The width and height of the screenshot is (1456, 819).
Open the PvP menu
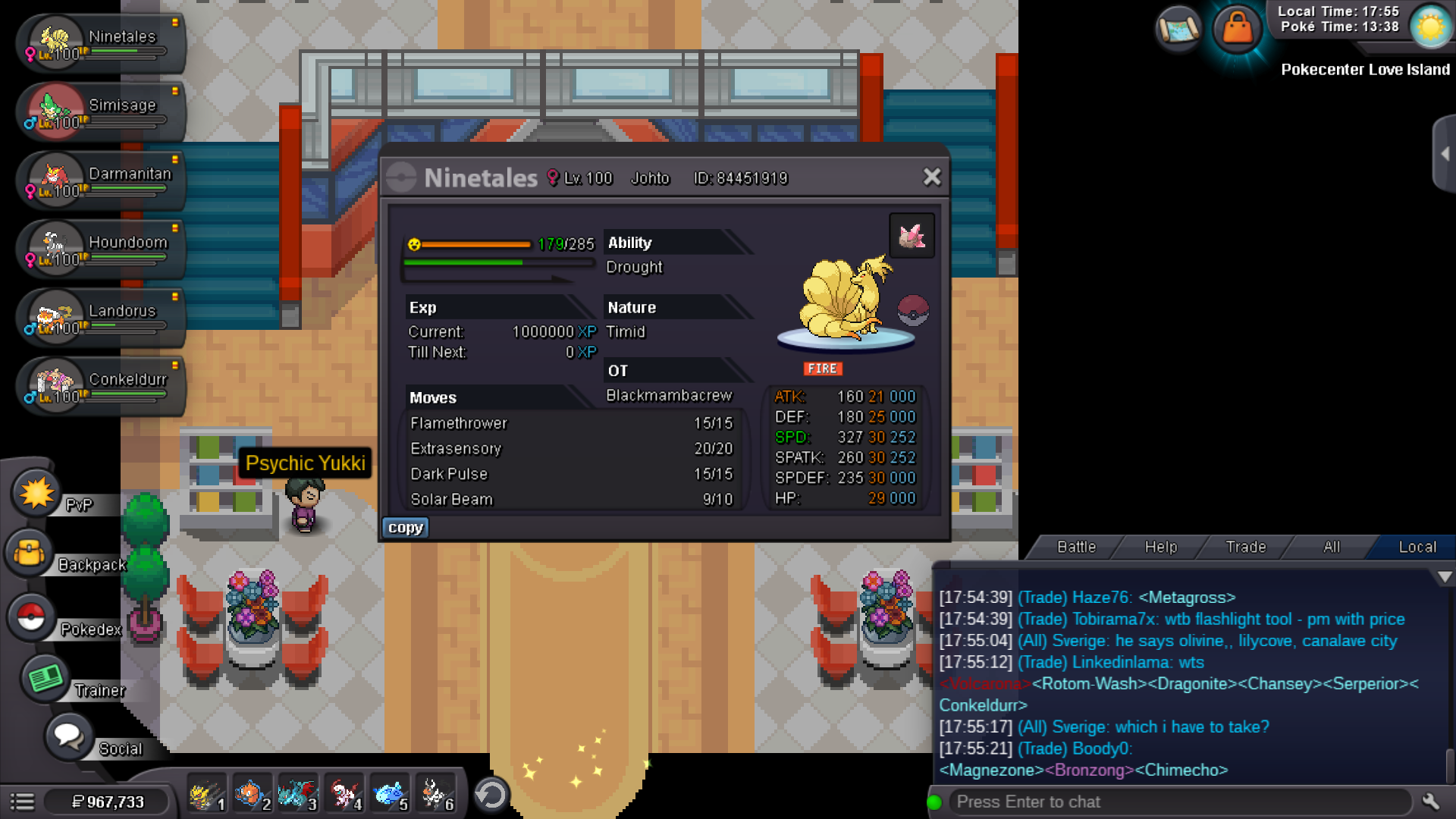(36, 494)
